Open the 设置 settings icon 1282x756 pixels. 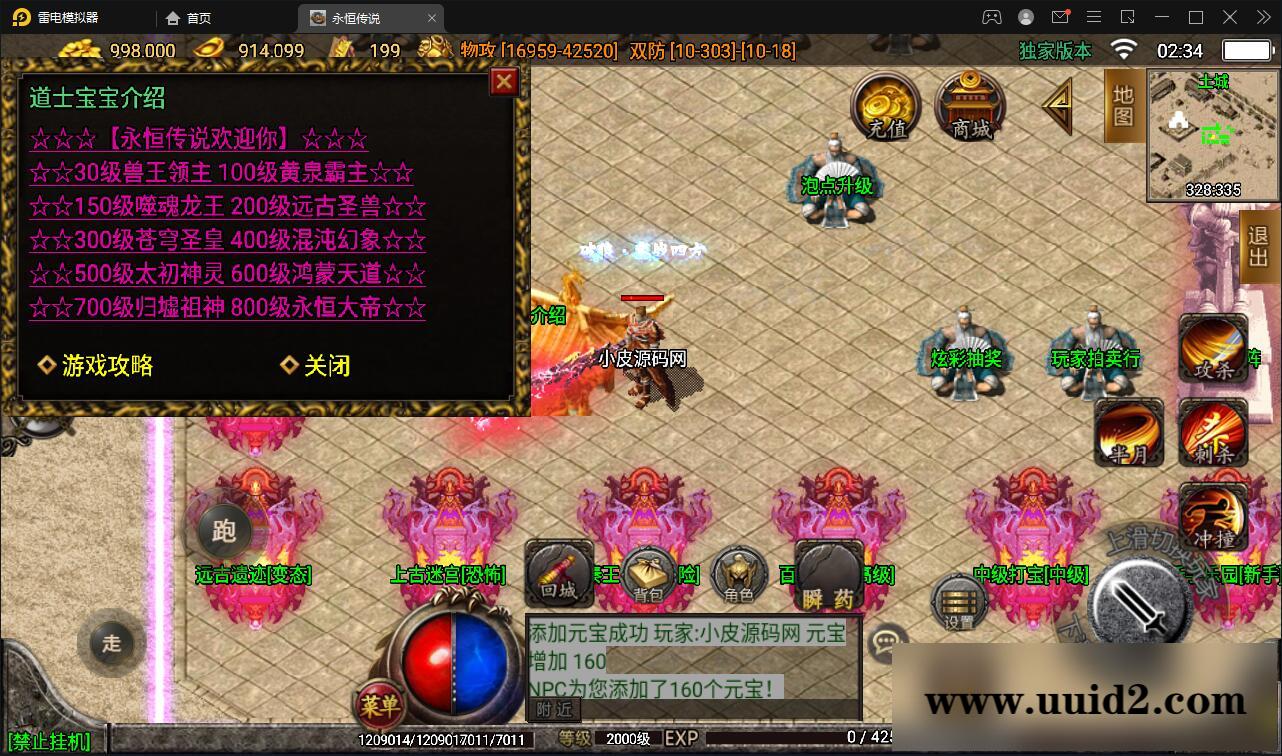tap(957, 600)
